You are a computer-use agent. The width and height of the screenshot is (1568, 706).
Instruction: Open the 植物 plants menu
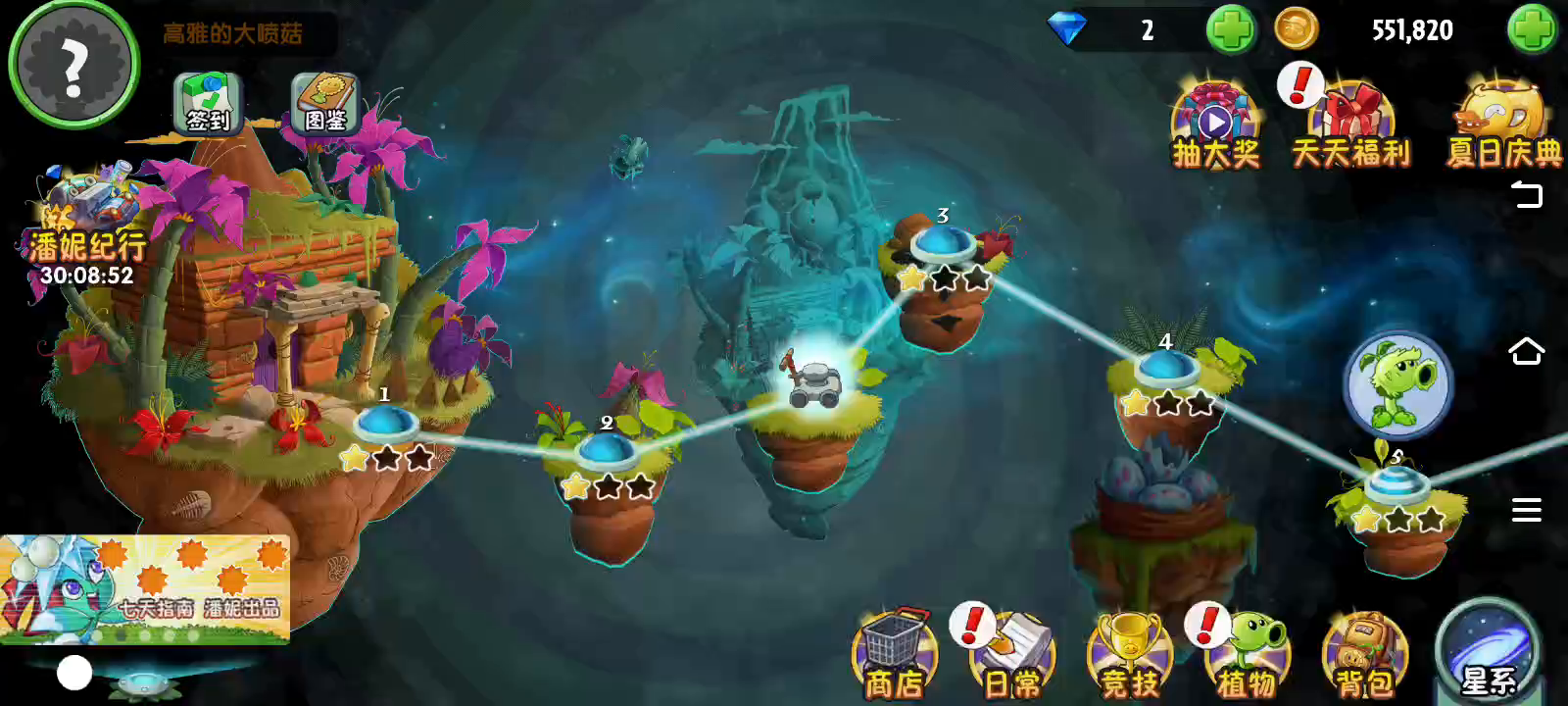(x=1248, y=655)
